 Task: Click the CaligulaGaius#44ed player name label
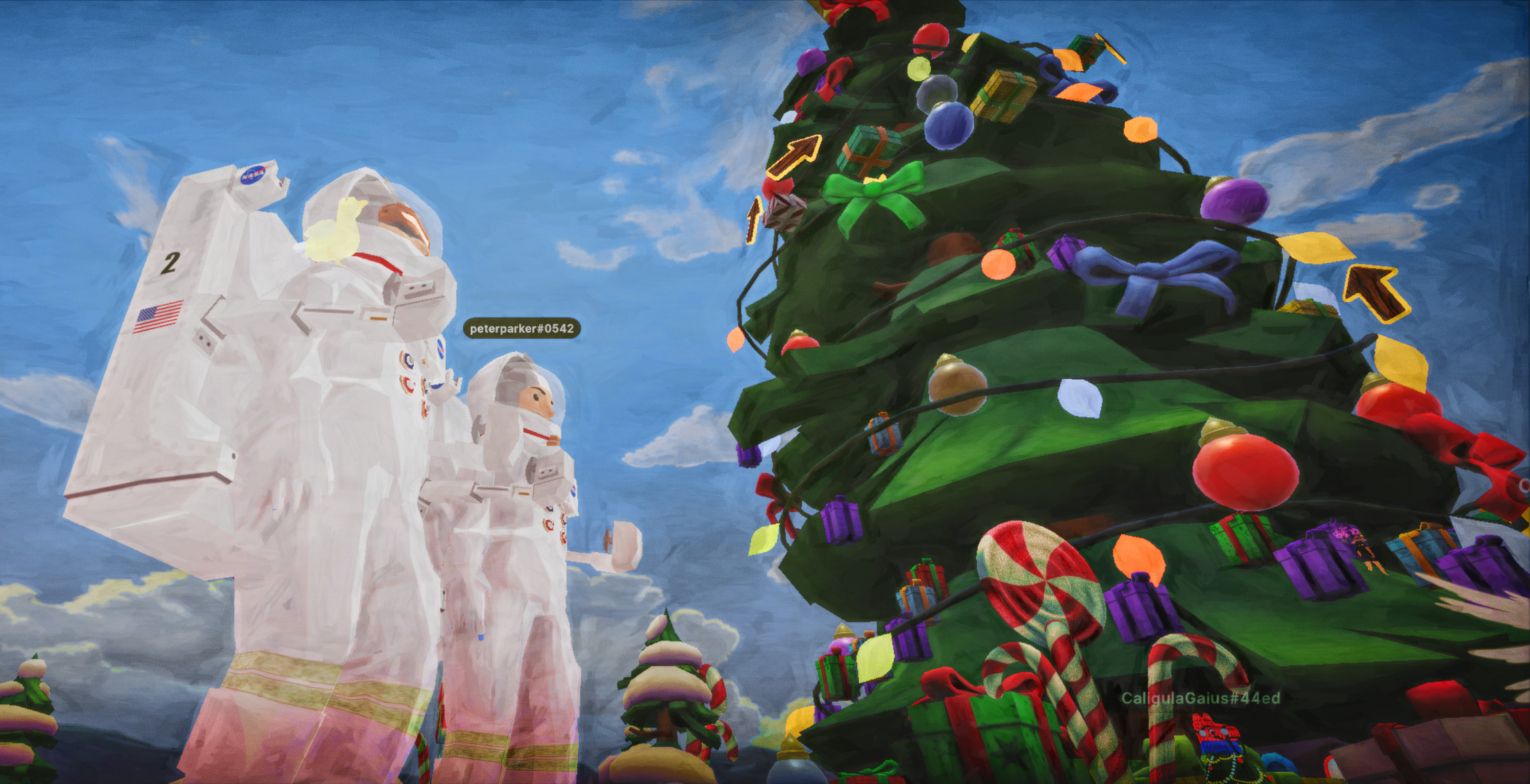pyautogui.click(x=1200, y=698)
